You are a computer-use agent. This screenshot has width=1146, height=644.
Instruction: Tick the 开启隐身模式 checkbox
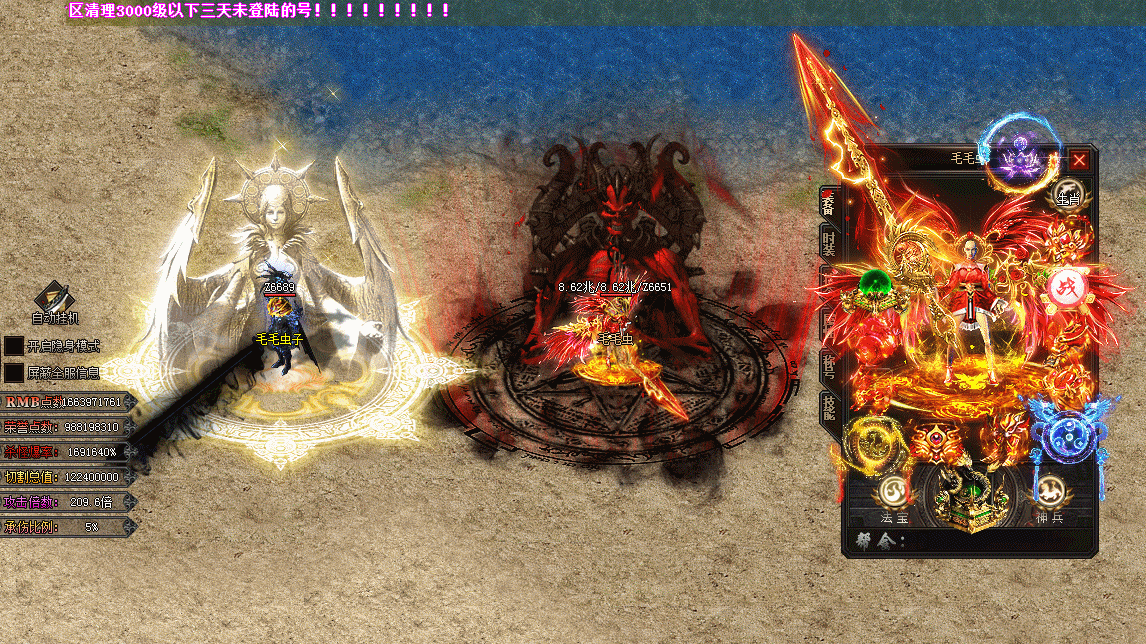click(14, 346)
